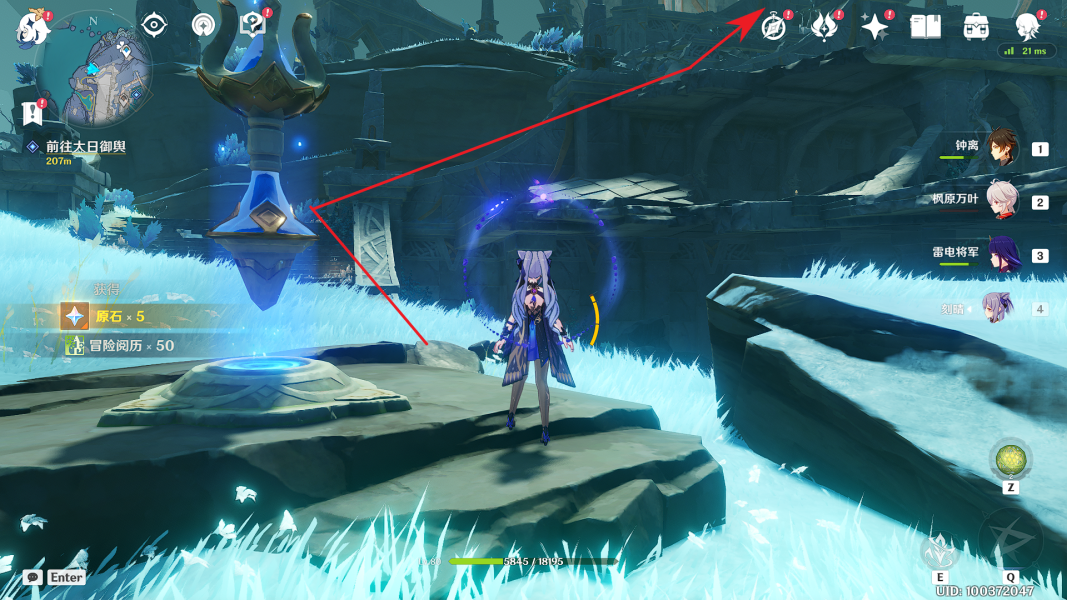The height and width of the screenshot is (600, 1067).
Task: Open the adventurer handbook book icon
Action: click(x=926, y=27)
